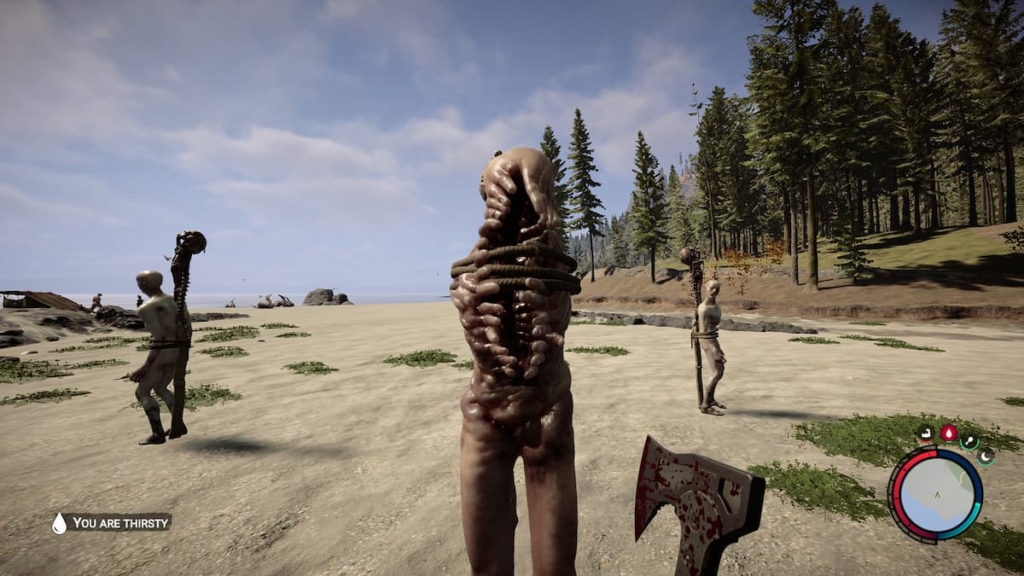Viewport: 1024px width, 576px height.
Task: Click the You Are Thirsty notification
Action: [x=112, y=522]
